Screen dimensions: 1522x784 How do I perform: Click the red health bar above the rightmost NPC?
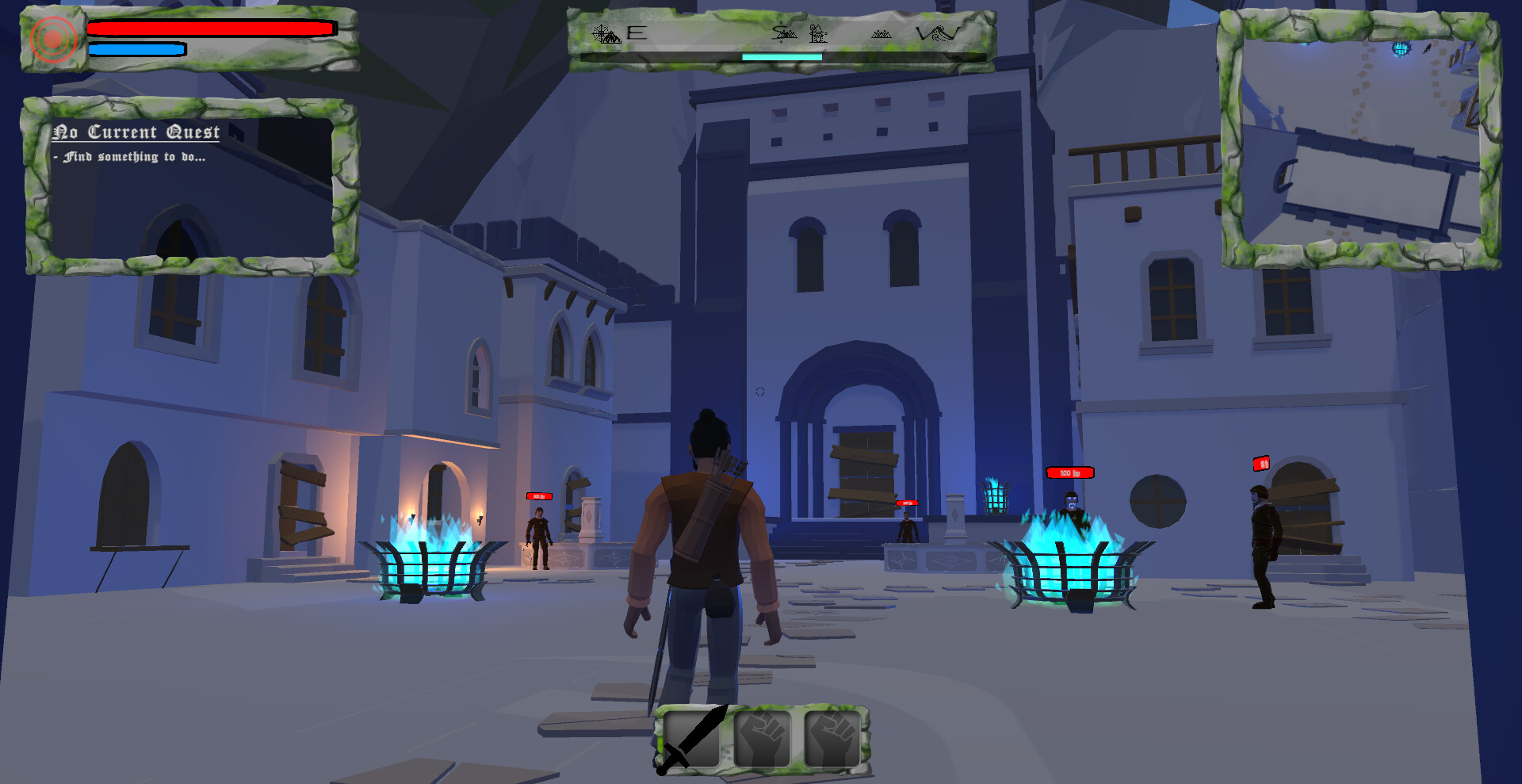tap(1261, 464)
